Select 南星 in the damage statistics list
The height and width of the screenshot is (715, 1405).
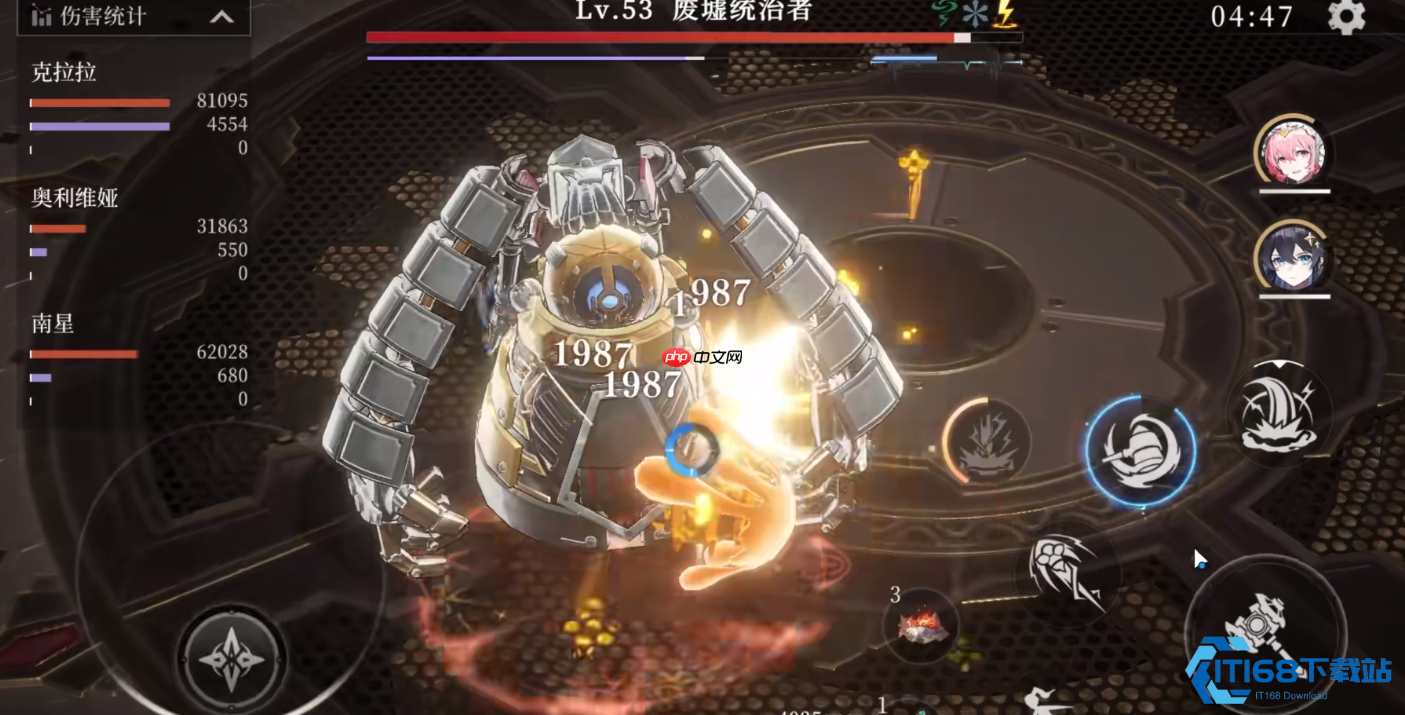tap(53, 324)
